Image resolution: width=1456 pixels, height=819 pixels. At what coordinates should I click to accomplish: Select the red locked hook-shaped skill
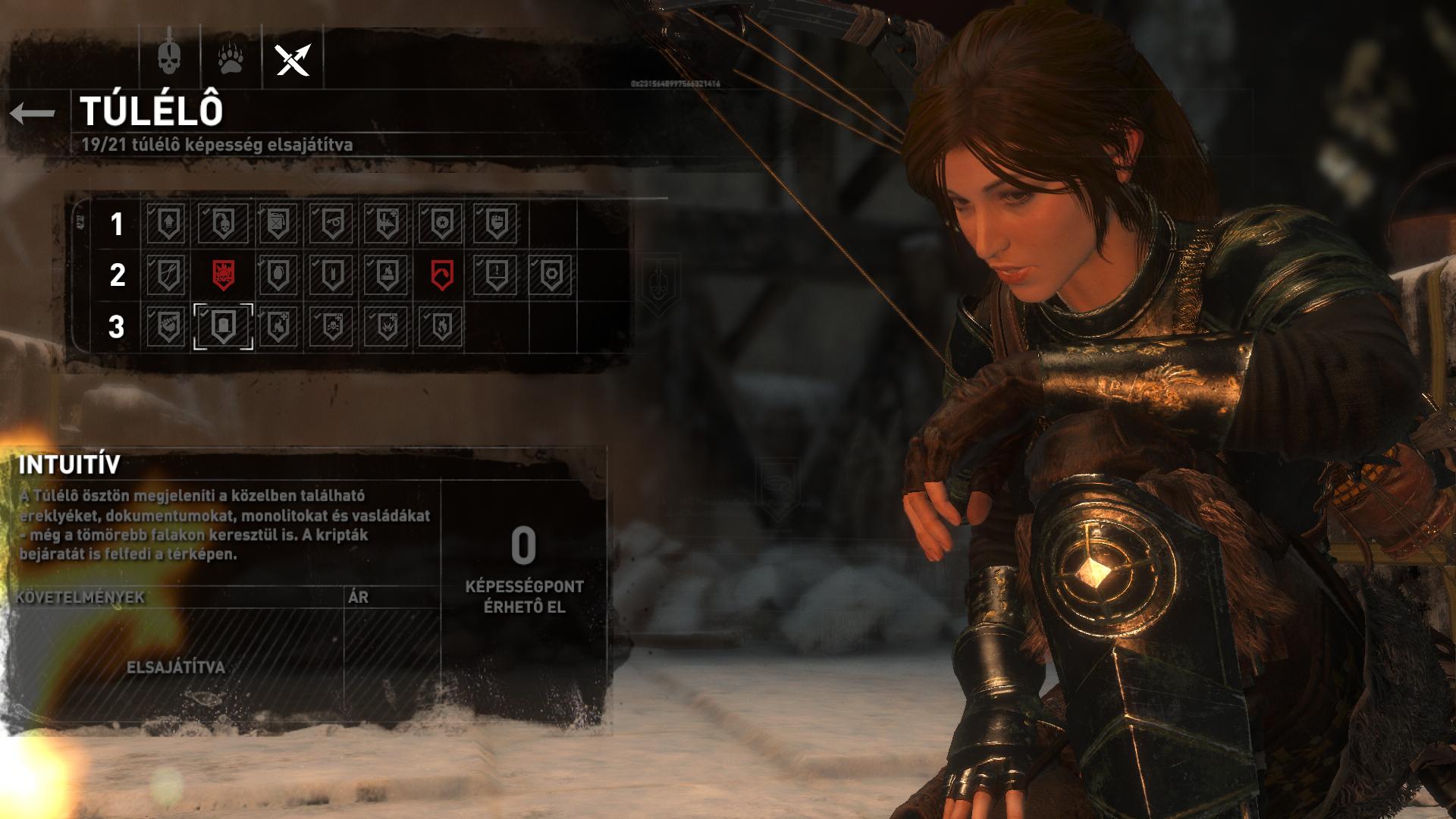(441, 275)
